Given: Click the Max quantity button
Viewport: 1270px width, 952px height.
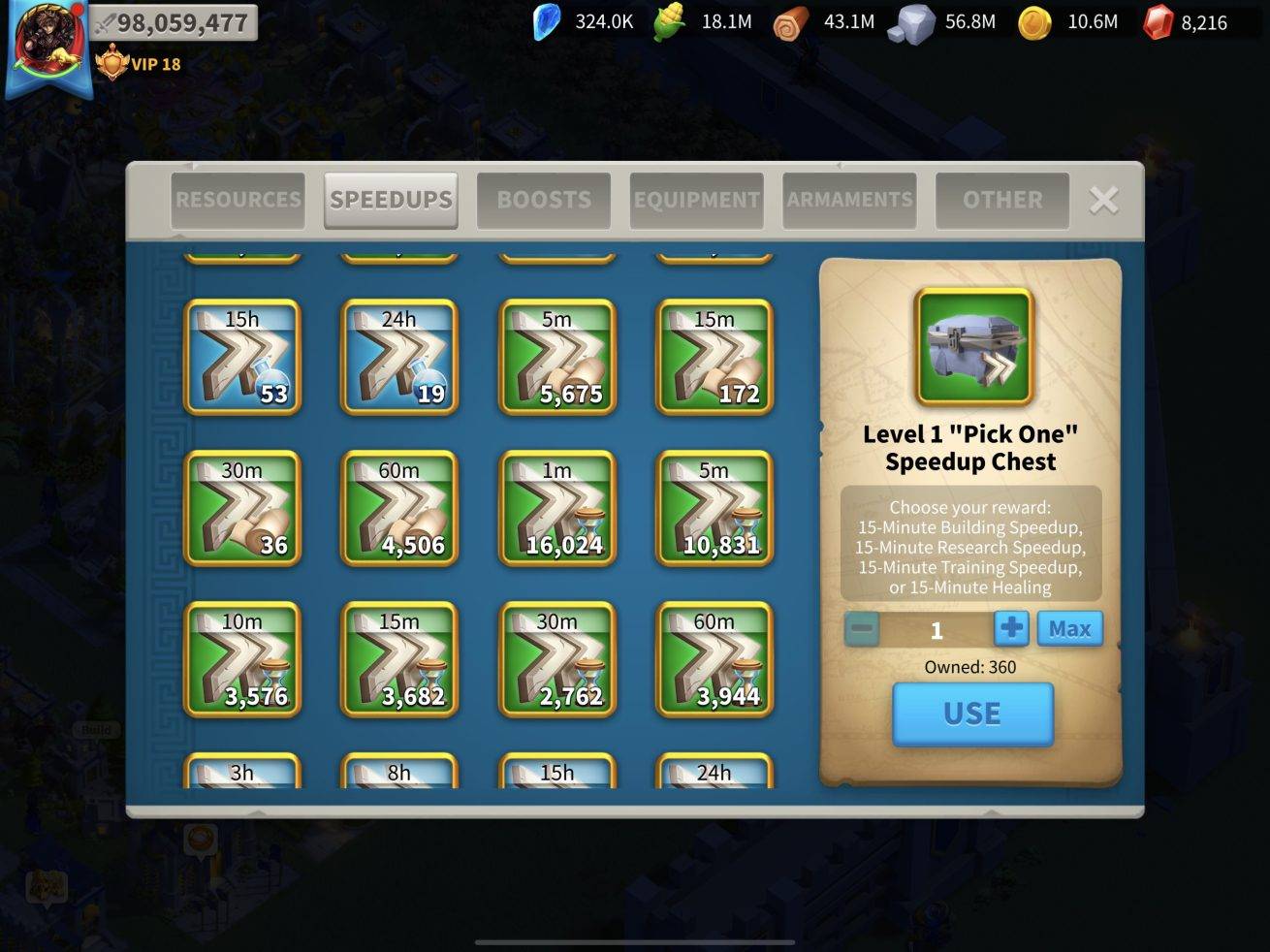Looking at the screenshot, I should coord(1069,629).
